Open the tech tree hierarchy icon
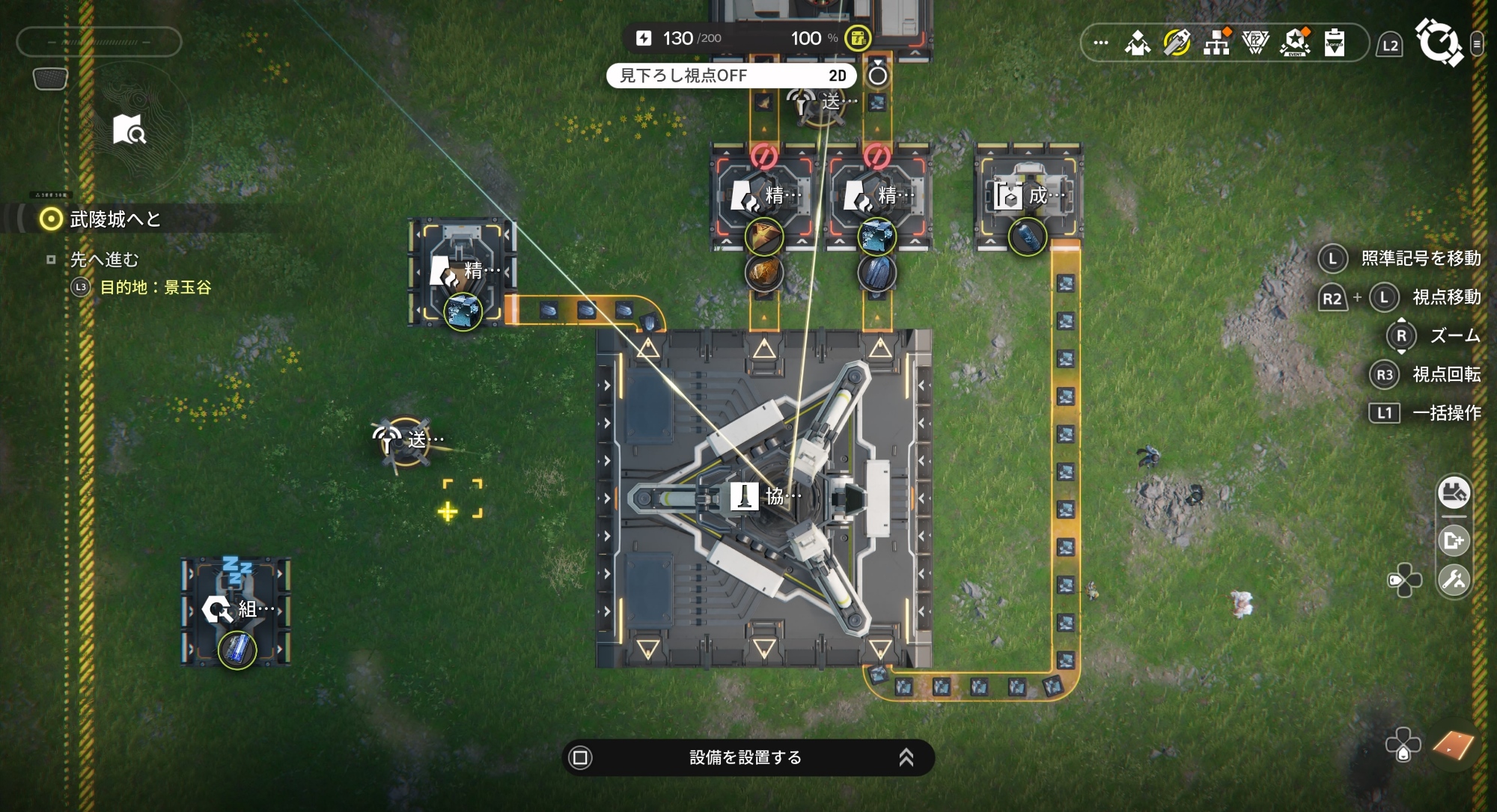This screenshot has width=1497, height=812. tap(1216, 43)
